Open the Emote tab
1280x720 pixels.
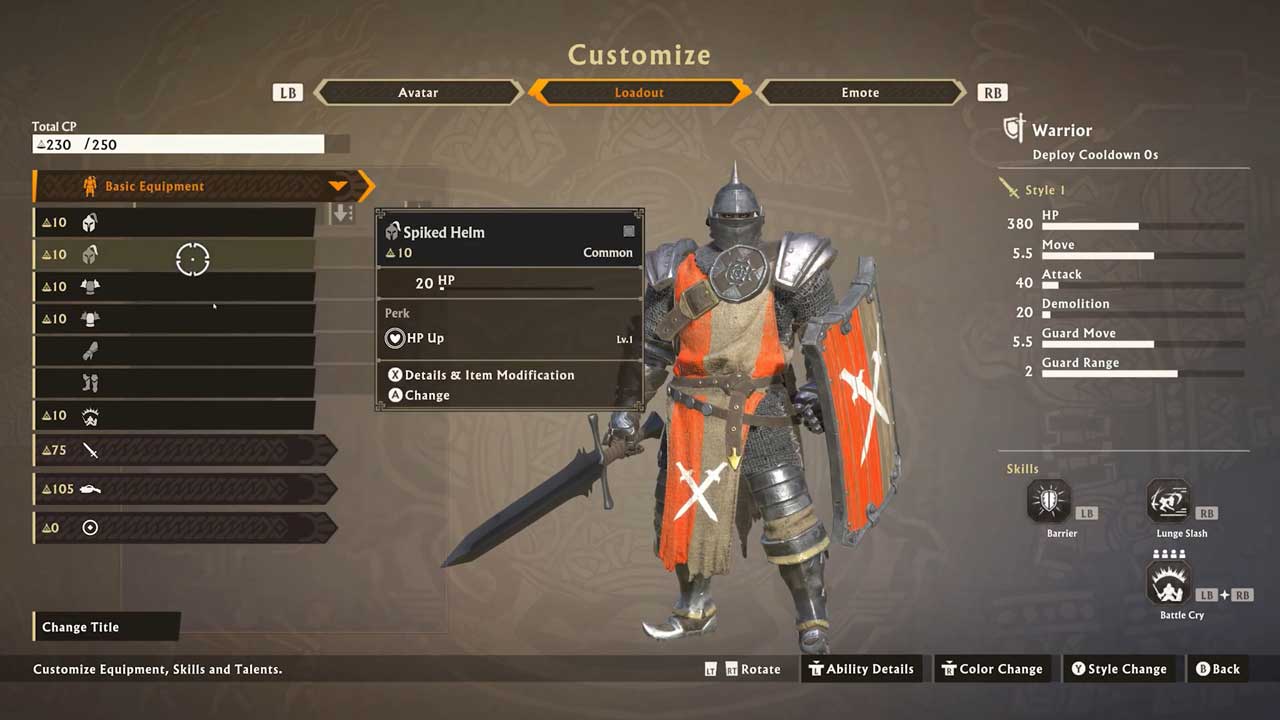860,92
